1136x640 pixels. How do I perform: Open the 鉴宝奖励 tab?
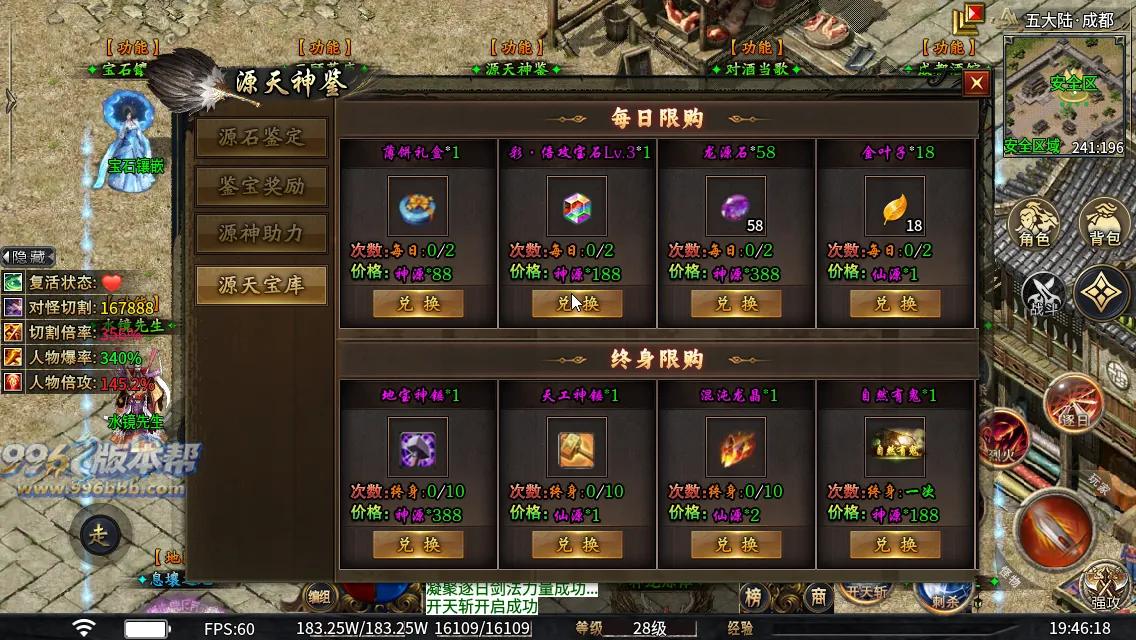tap(261, 186)
